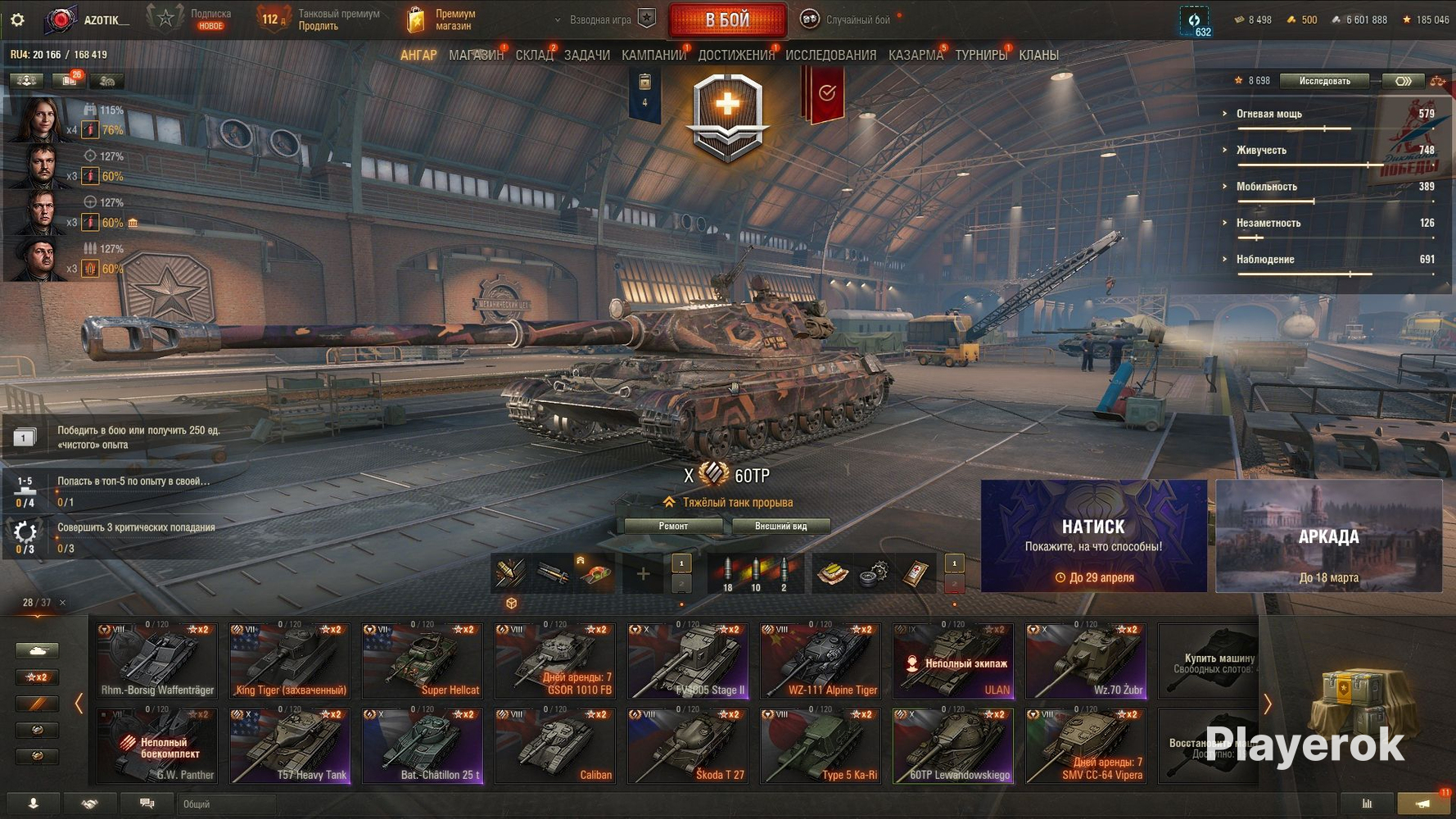
Task: Select the Type 5 Ka-Ri tank card
Action: pyautogui.click(x=821, y=746)
